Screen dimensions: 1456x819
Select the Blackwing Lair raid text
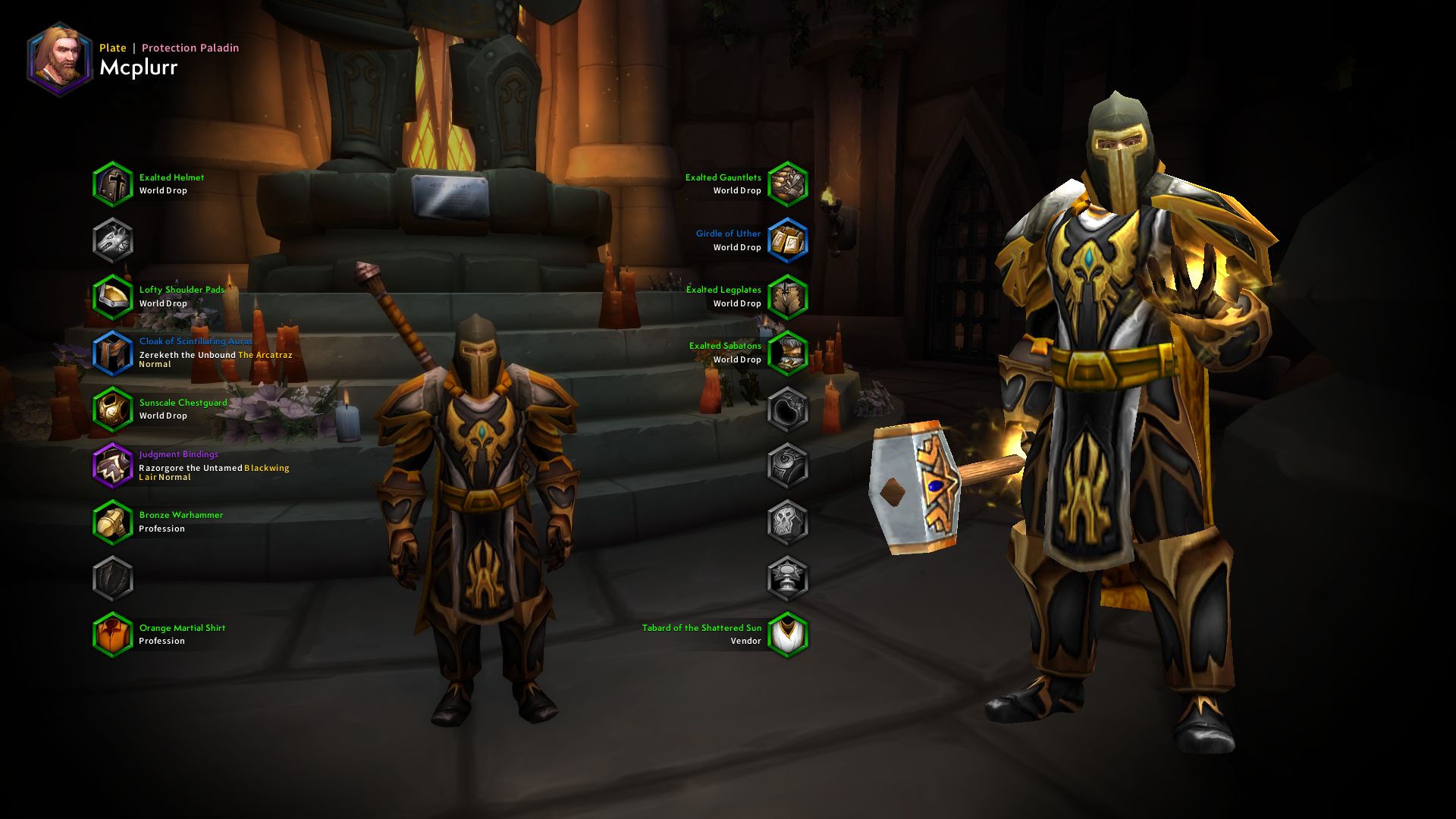click(x=265, y=468)
